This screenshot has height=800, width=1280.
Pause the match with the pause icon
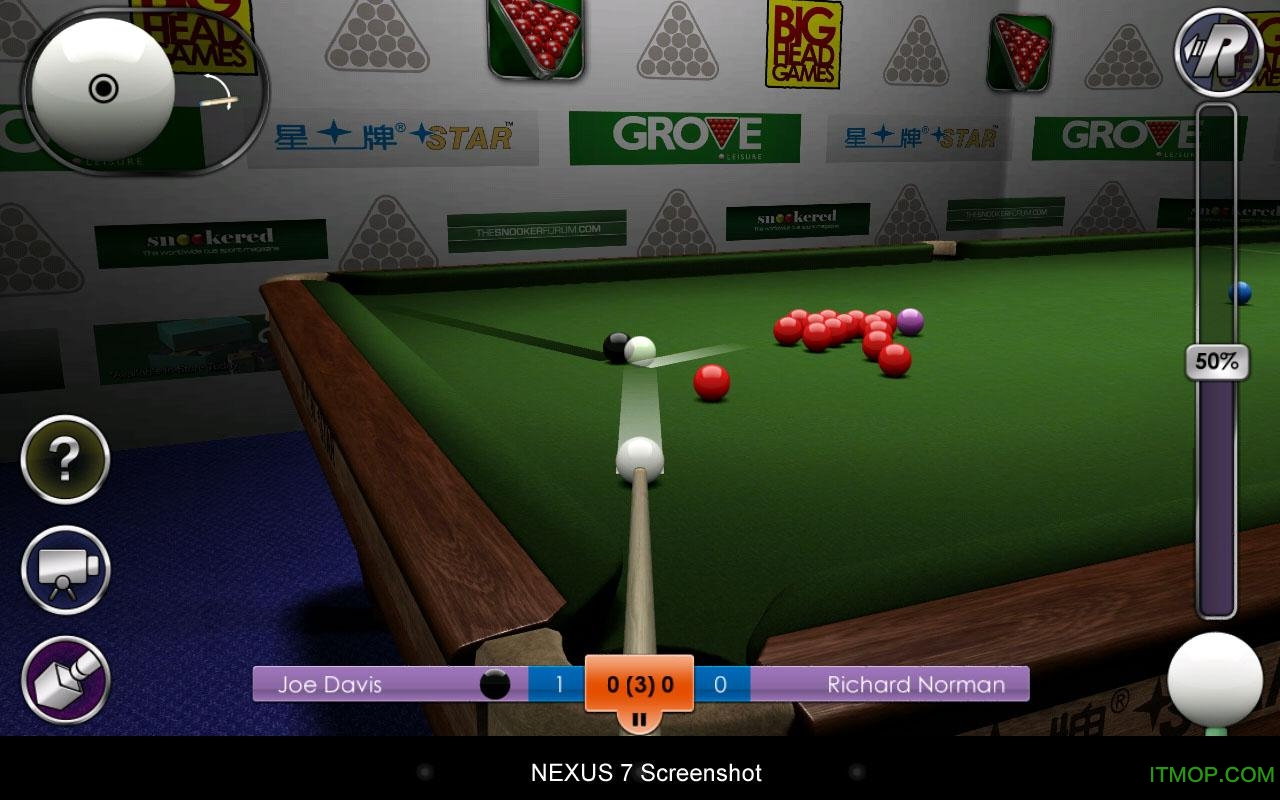point(640,718)
